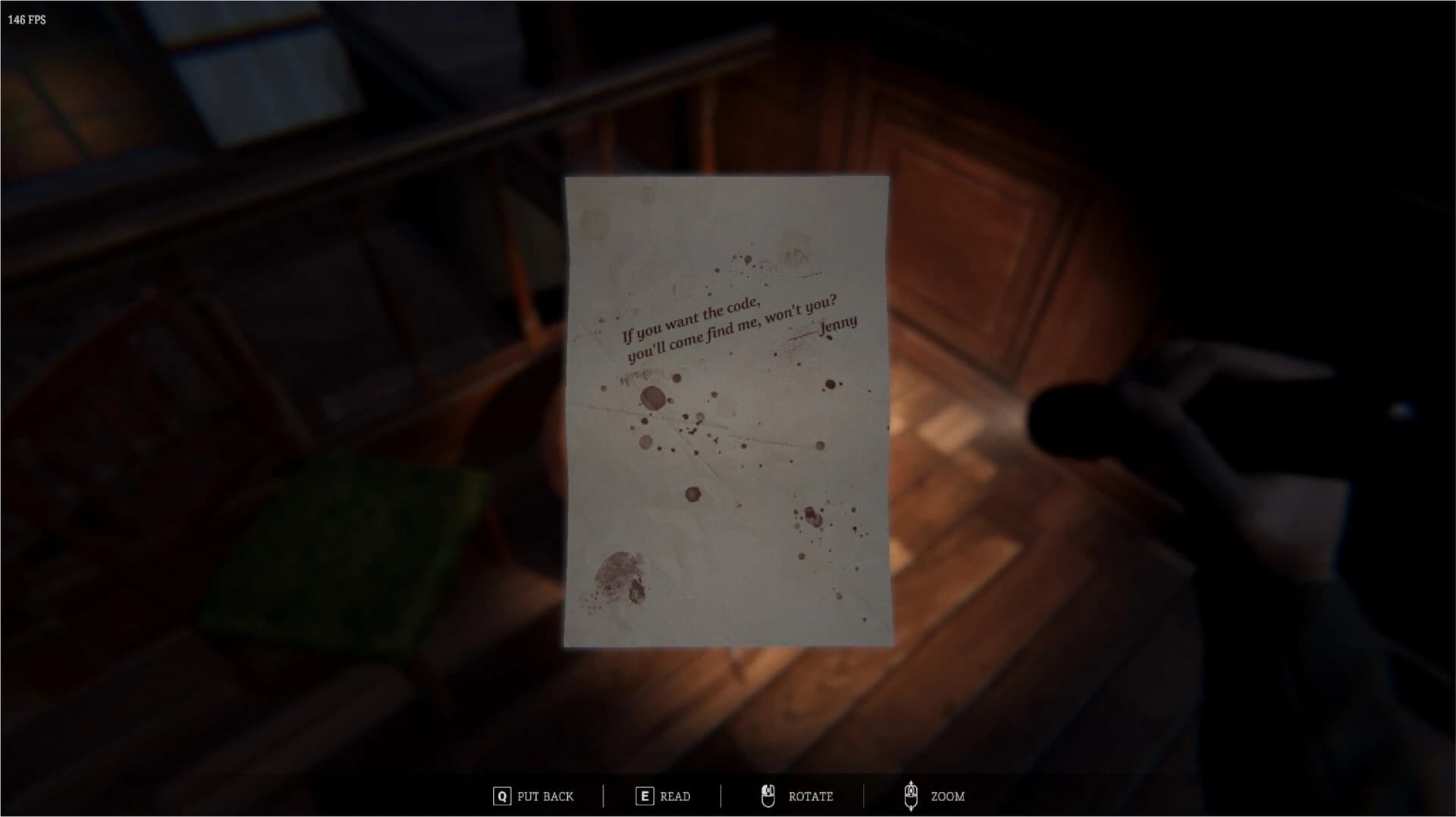Click the E key icon next to Read
The image size is (1456, 817).
[645, 795]
